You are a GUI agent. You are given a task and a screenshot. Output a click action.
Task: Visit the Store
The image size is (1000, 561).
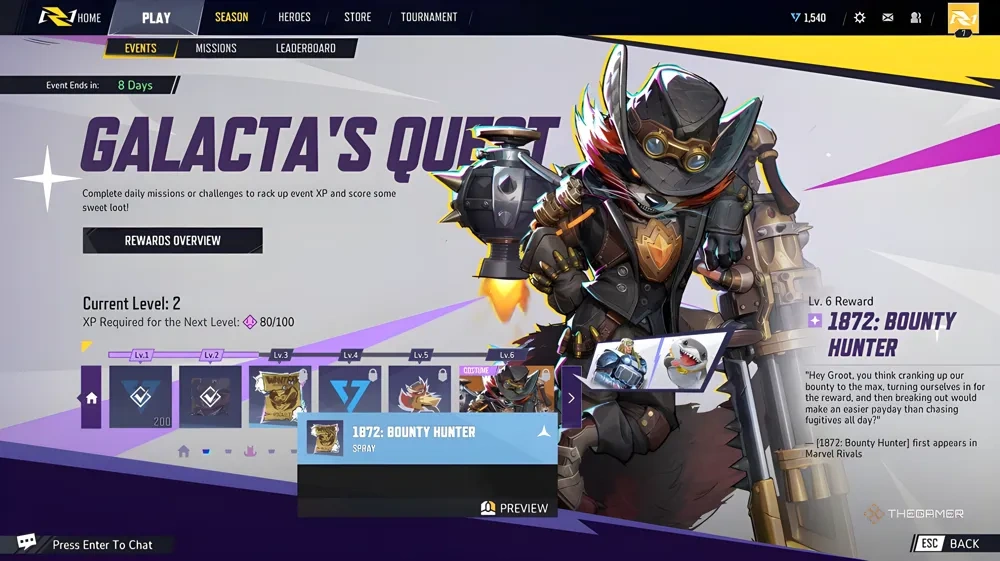[357, 17]
